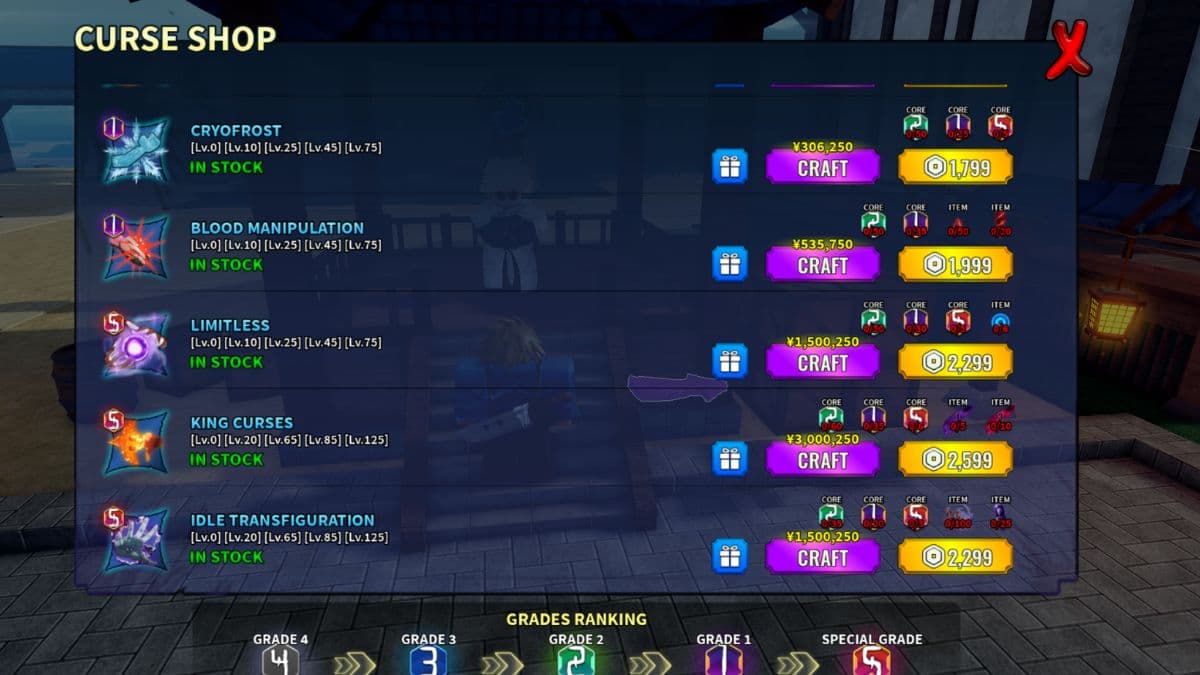Gift the Blood Manipulation curse
This screenshot has width=1200, height=675.
point(730,264)
